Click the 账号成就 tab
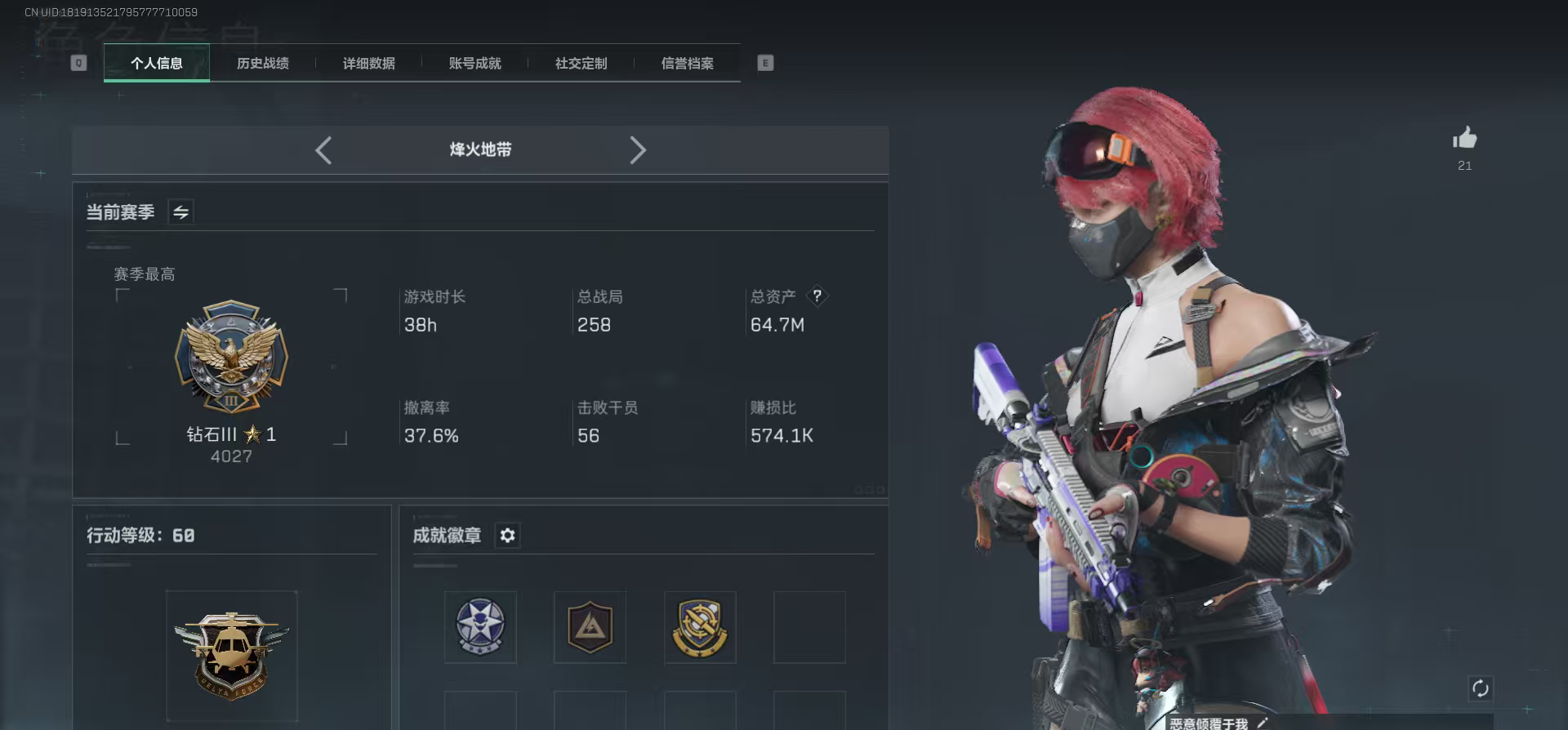Image resolution: width=1568 pixels, height=730 pixels. [x=474, y=63]
